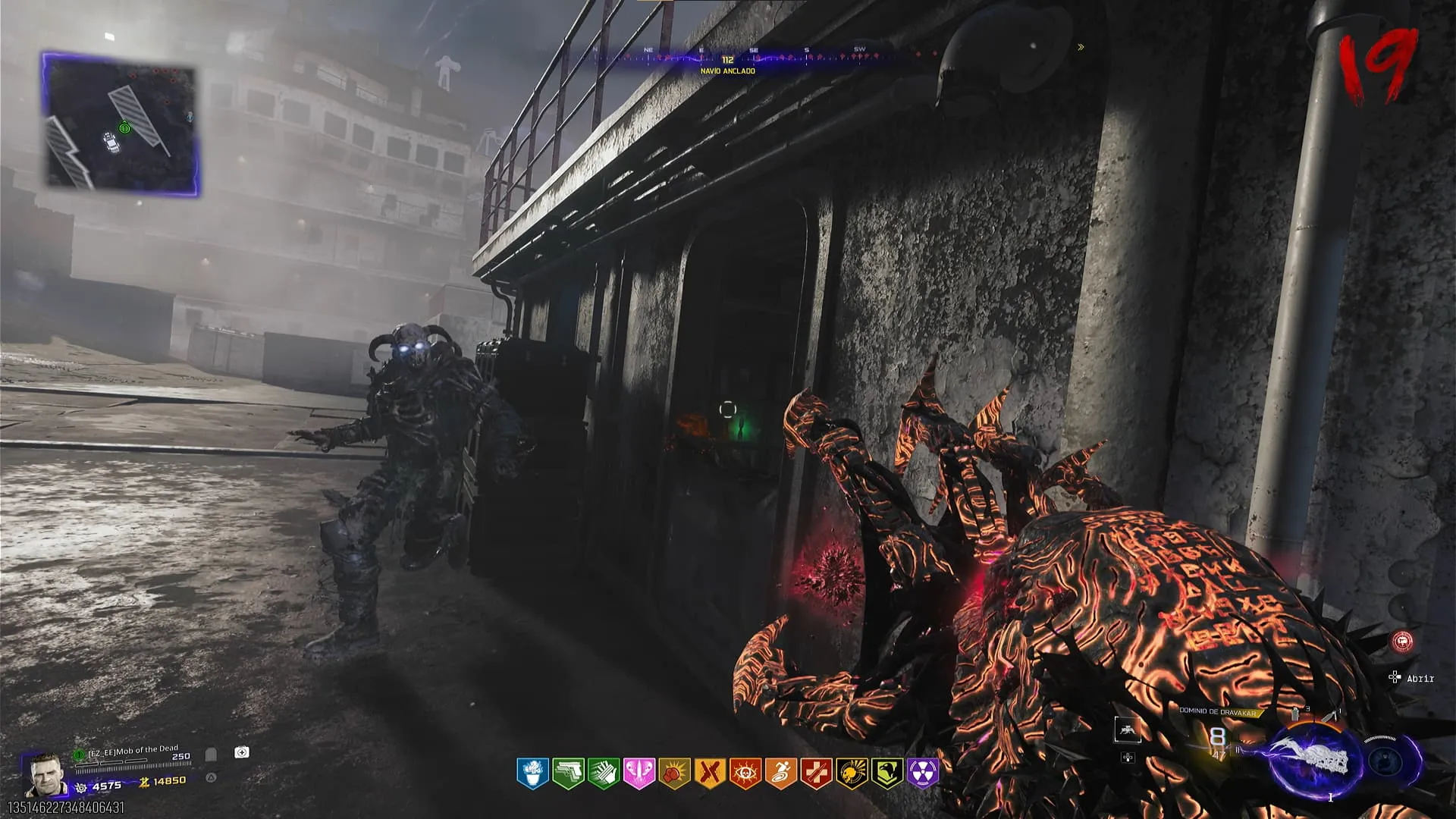Click the boxing glove Melee Macchiato perk
Viewport: 1456px width, 819px height.
(674, 773)
